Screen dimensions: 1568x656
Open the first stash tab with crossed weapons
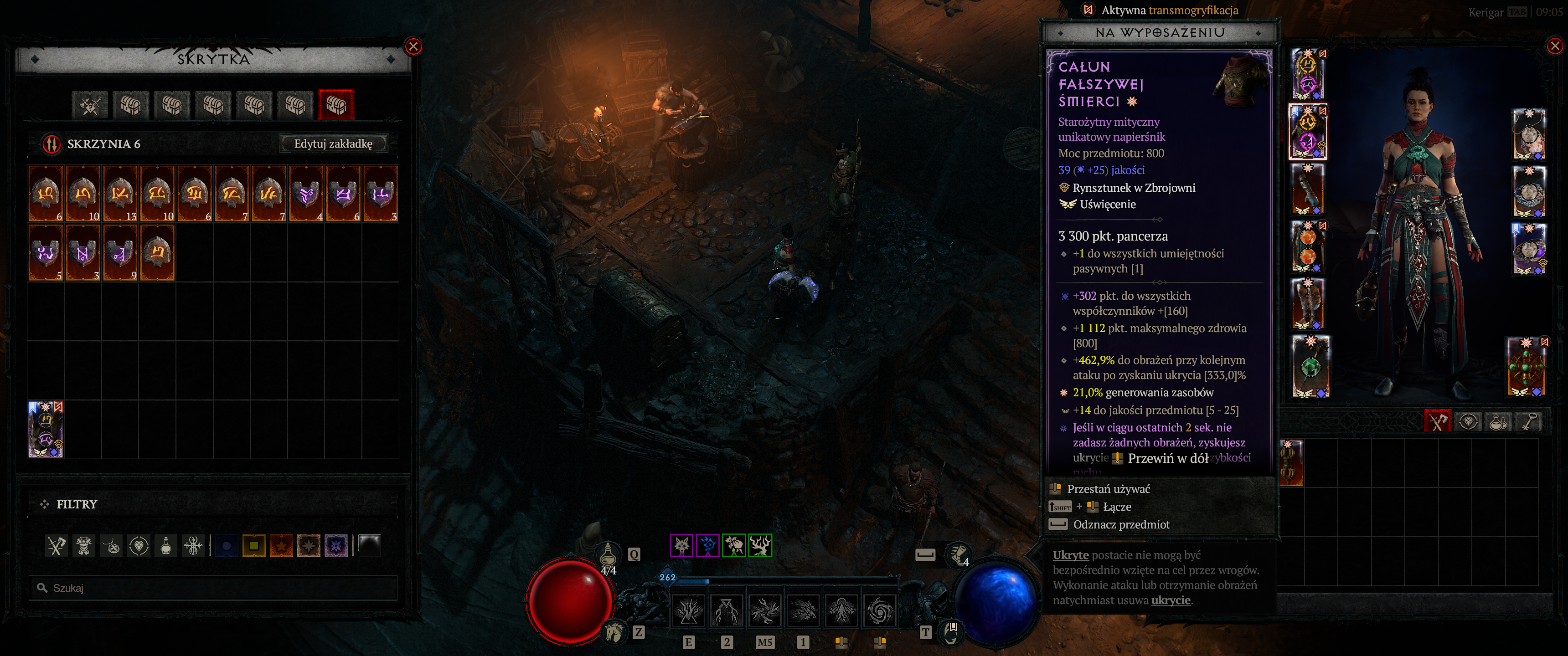point(89,105)
